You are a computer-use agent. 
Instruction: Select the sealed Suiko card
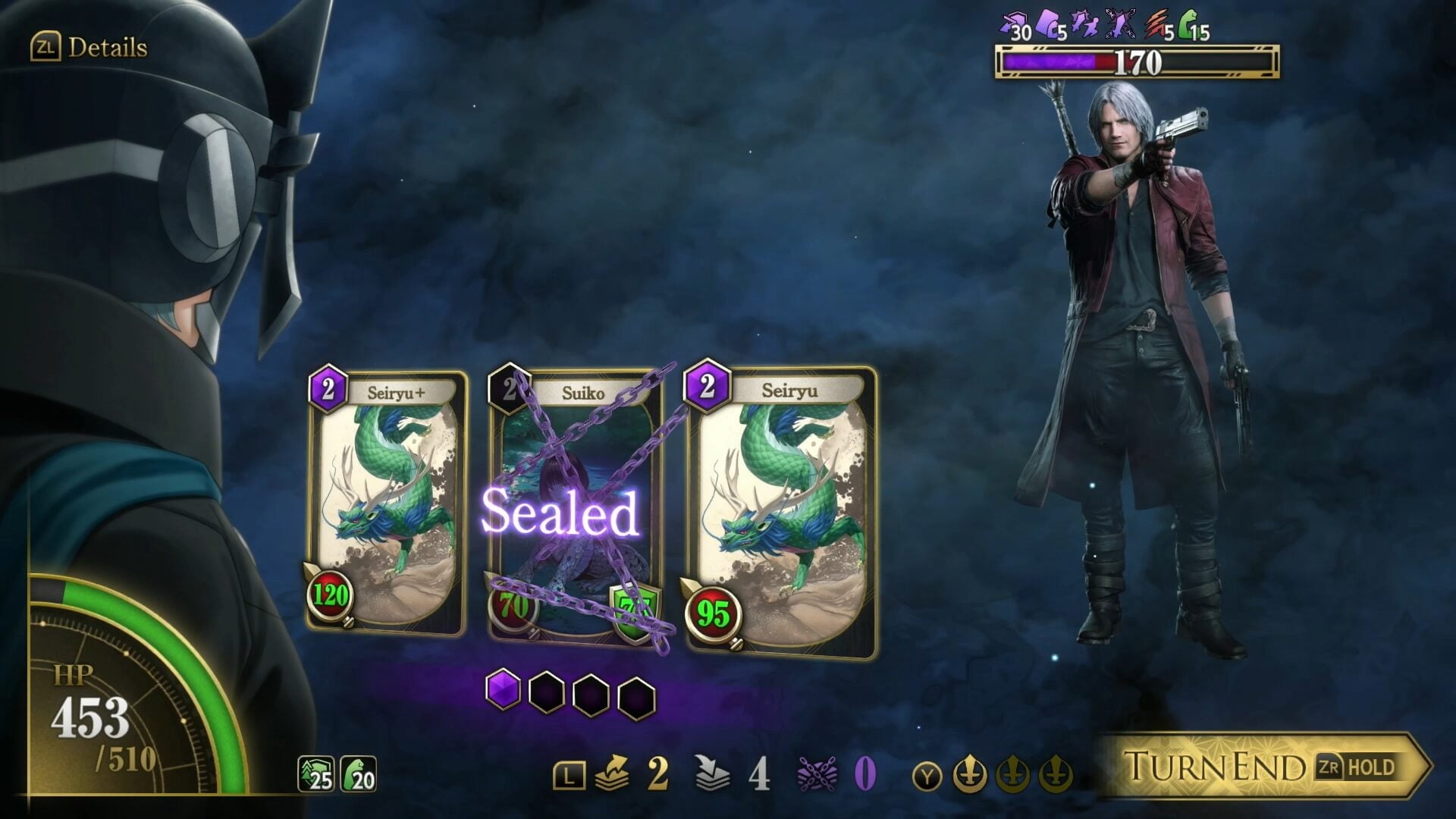point(574,506)
